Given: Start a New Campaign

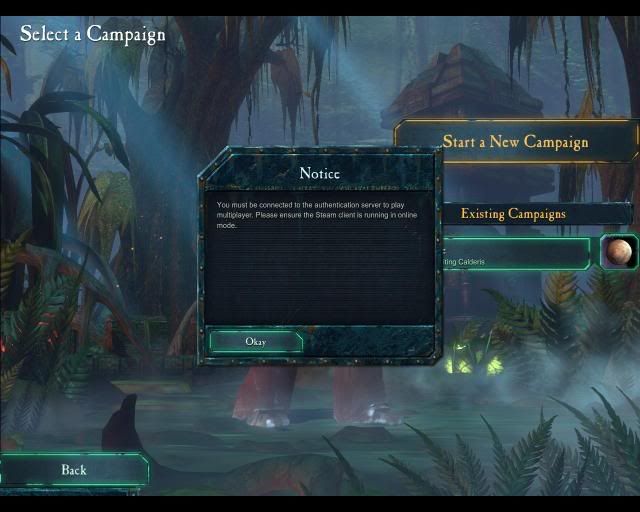Looking at the screenshot, I should (515, 141).
